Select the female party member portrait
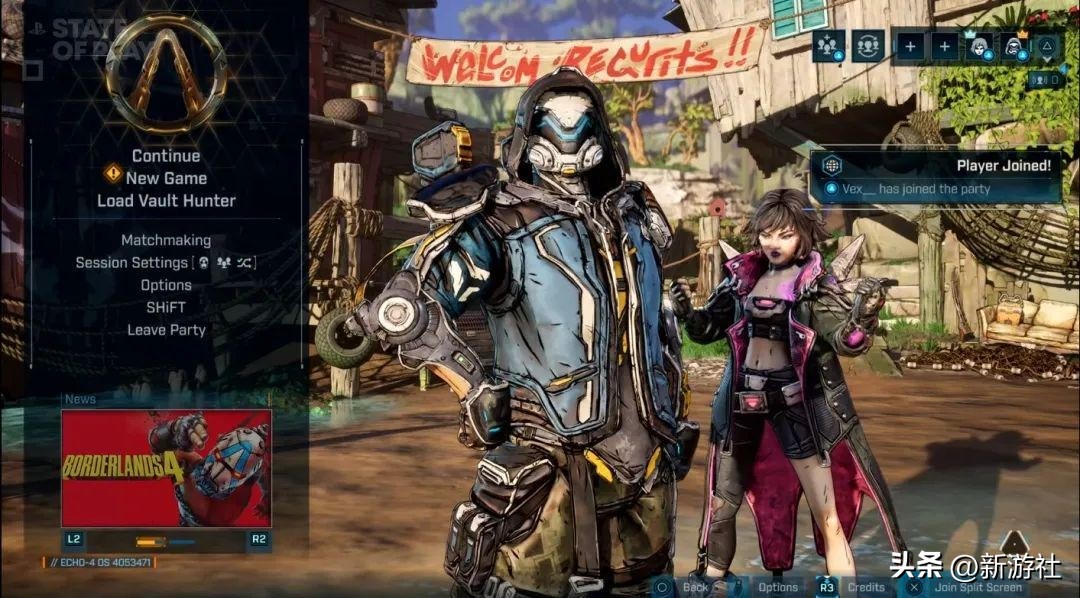Viewport: 1080px width, 598px height. [978, 46]
